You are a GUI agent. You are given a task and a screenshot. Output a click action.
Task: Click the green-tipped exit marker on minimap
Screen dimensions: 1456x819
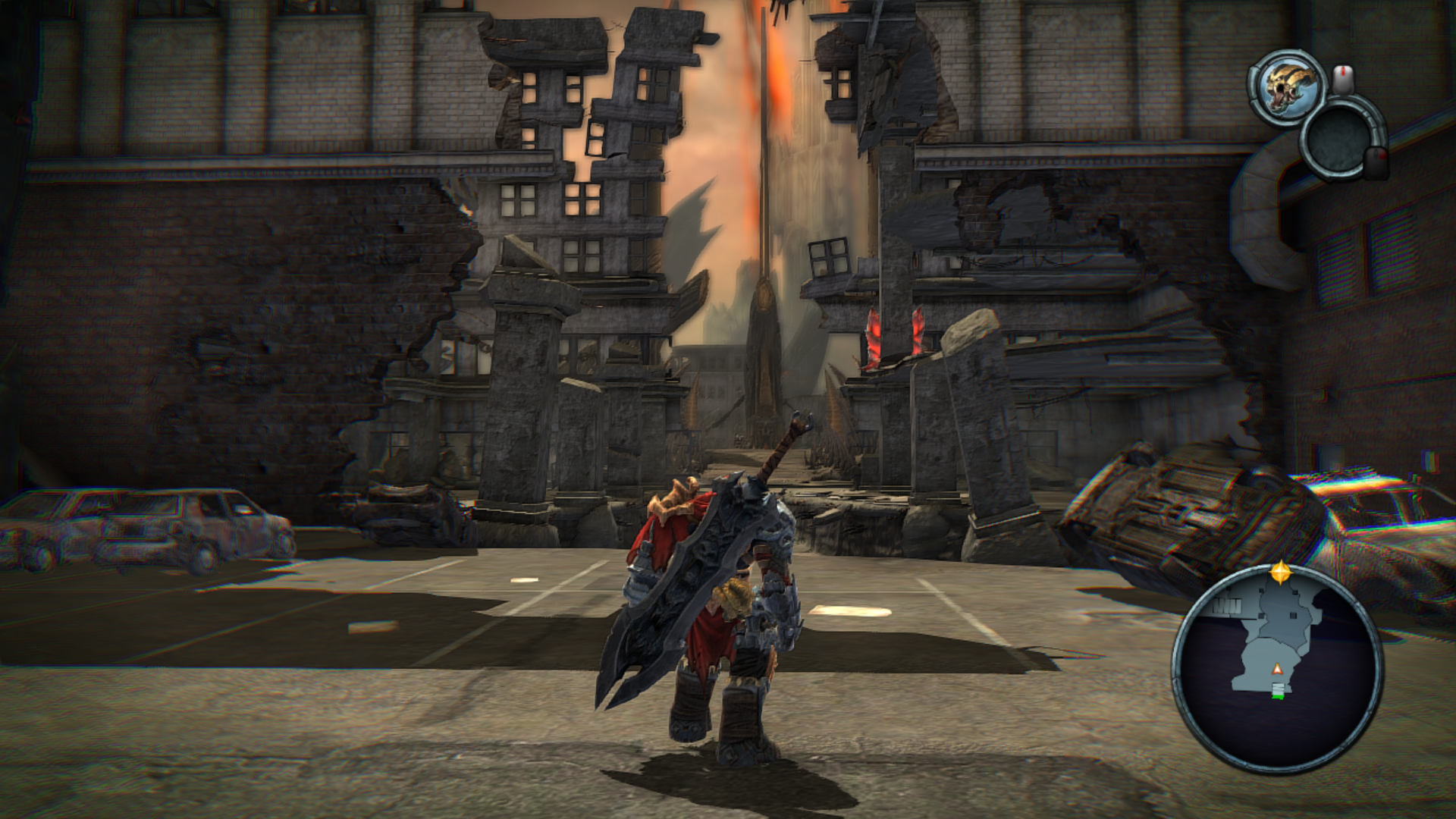pyautogui.click(x=1279, y=691)
